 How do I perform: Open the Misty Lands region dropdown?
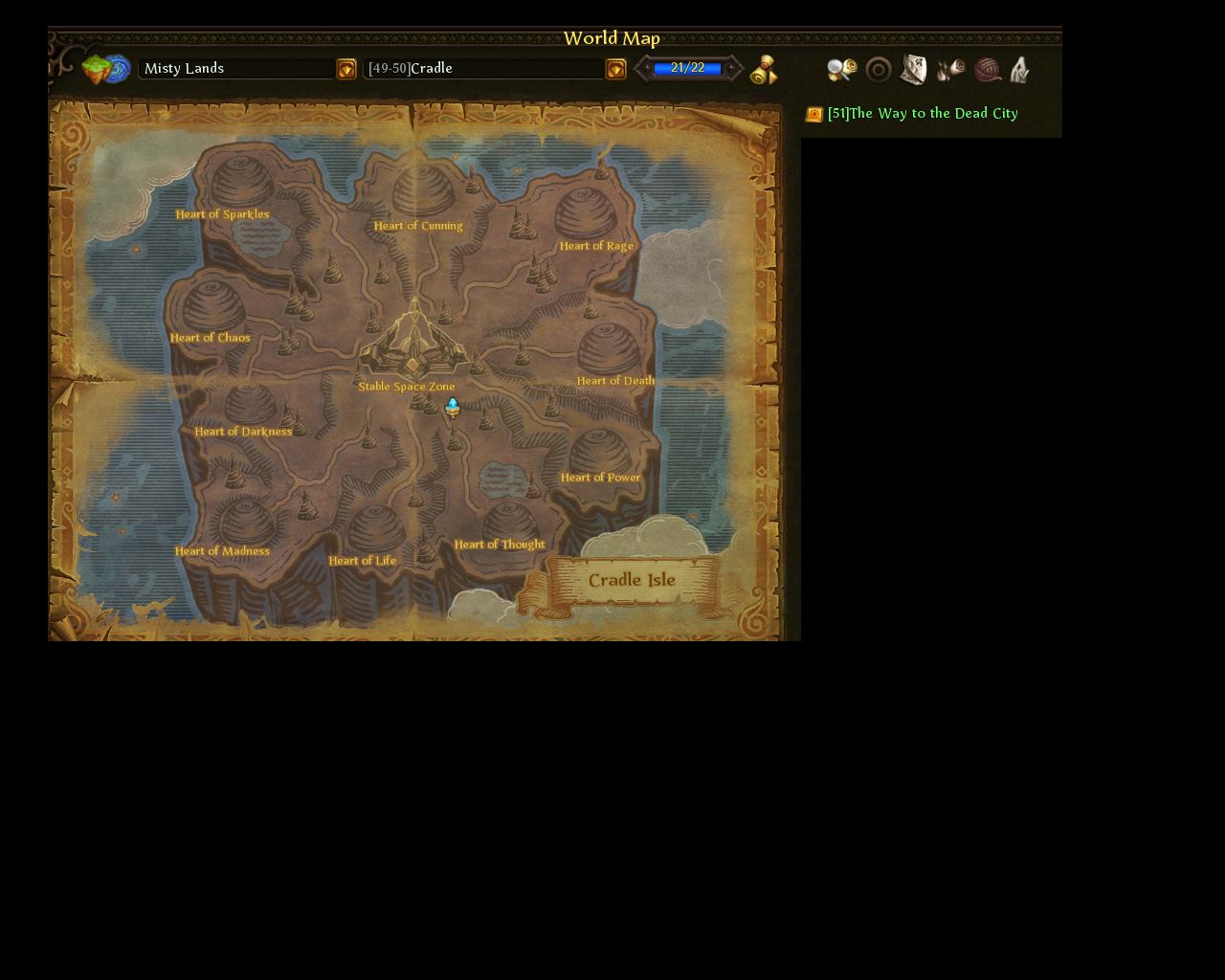click(x=346, y=69)
